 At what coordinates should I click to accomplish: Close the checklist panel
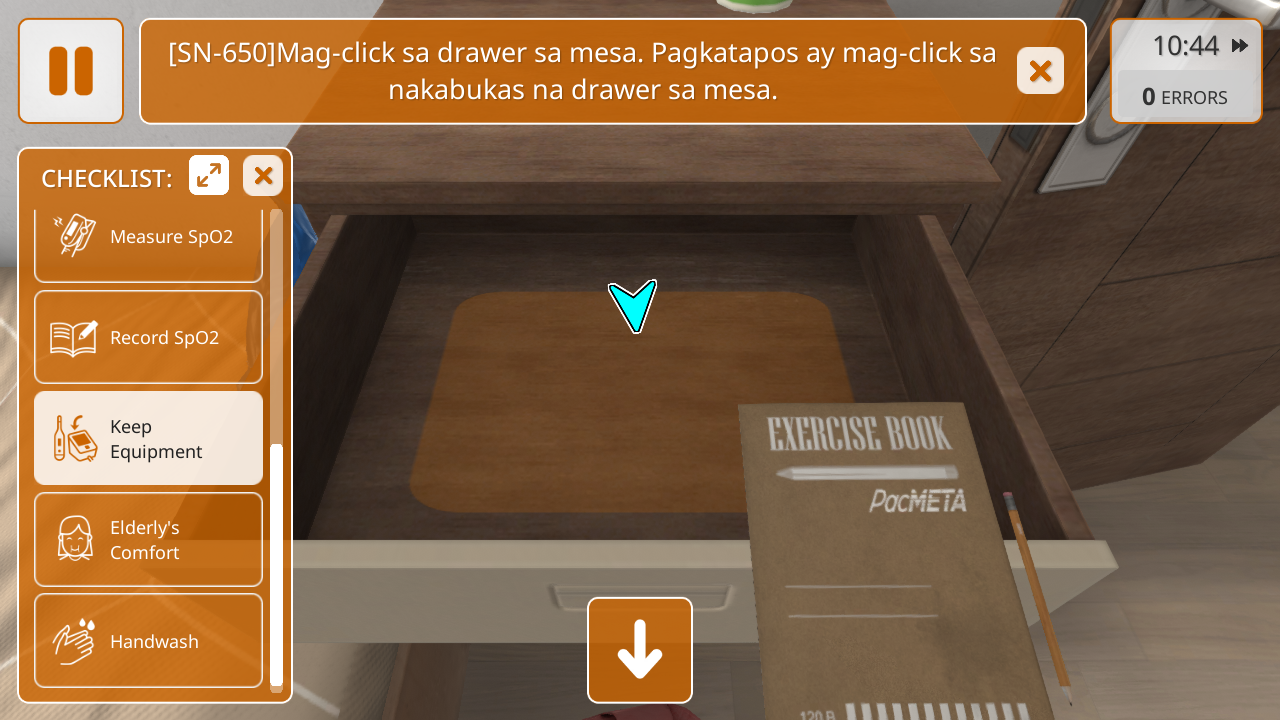pyautogui.click(x=263, y=176)
